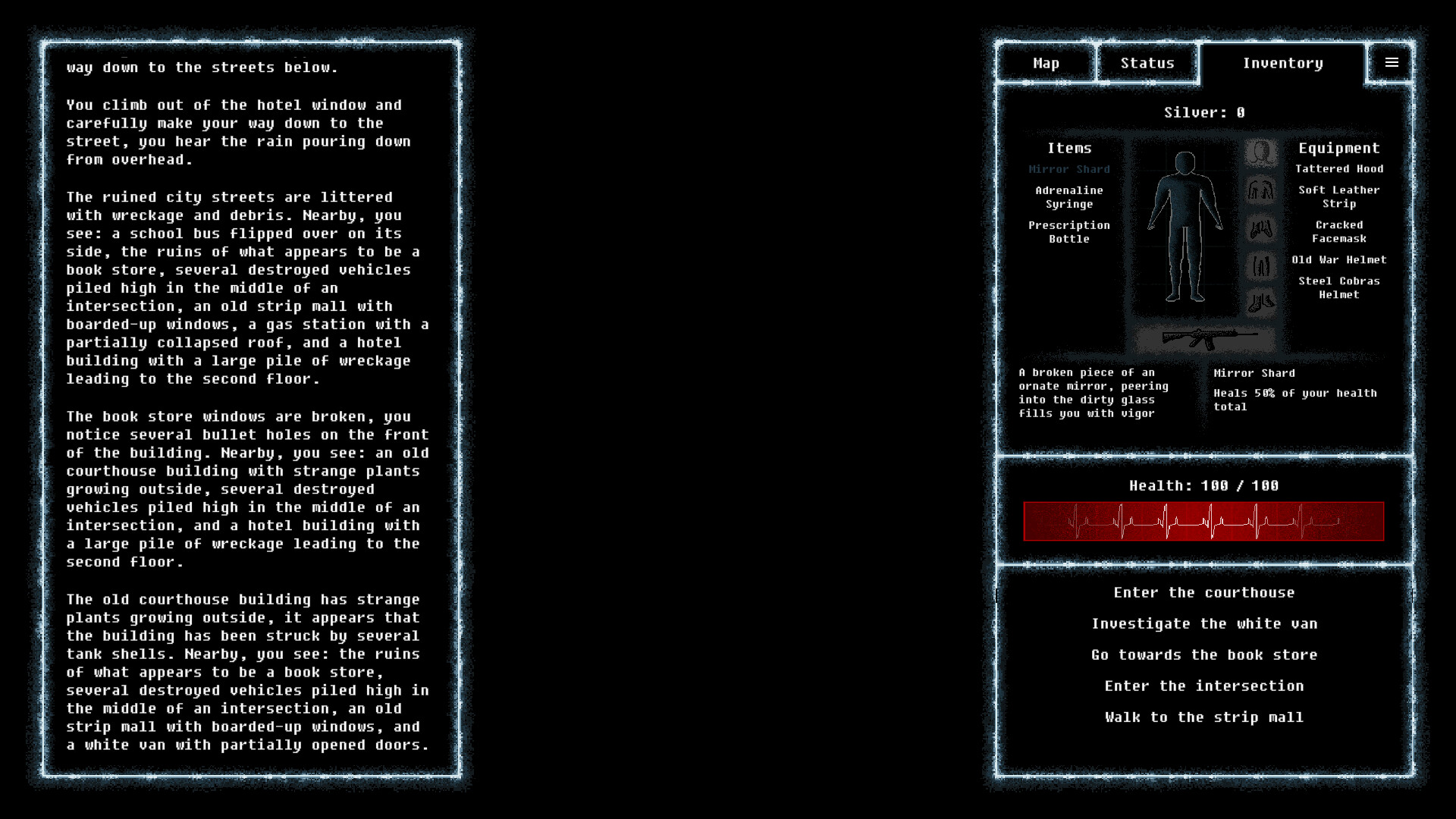Switch to the Map tab
The width and height of the screenshot is (1456, 819).
1046,63
